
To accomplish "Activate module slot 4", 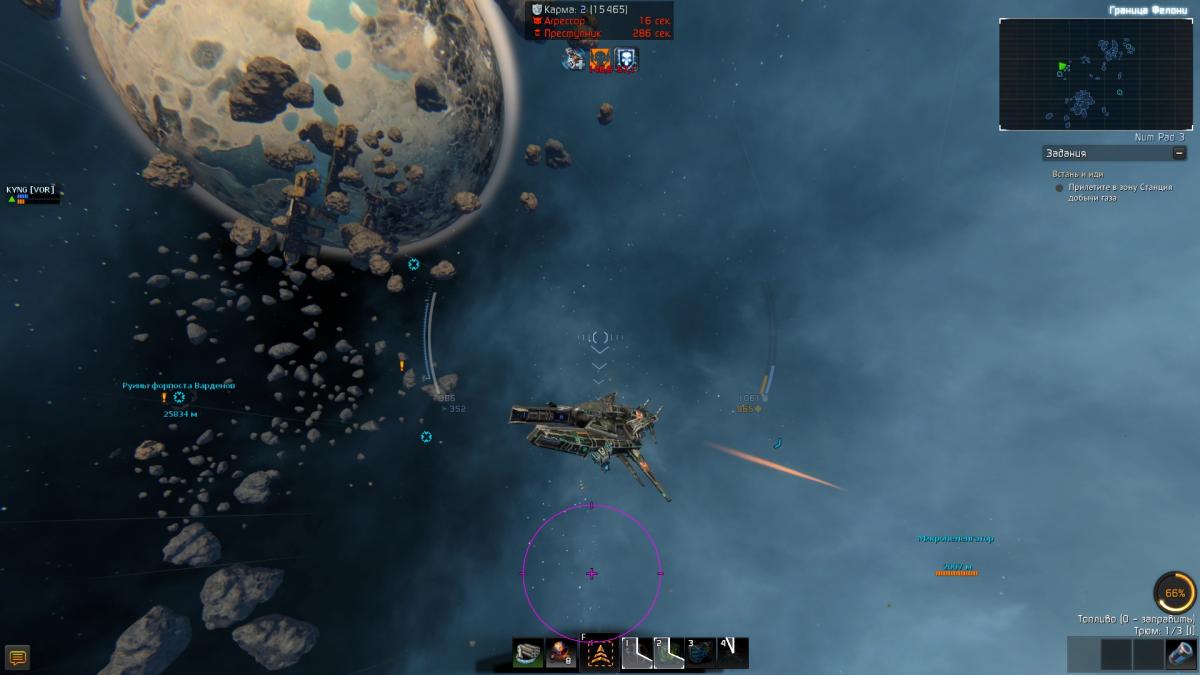I will click(x=733, y=653).
